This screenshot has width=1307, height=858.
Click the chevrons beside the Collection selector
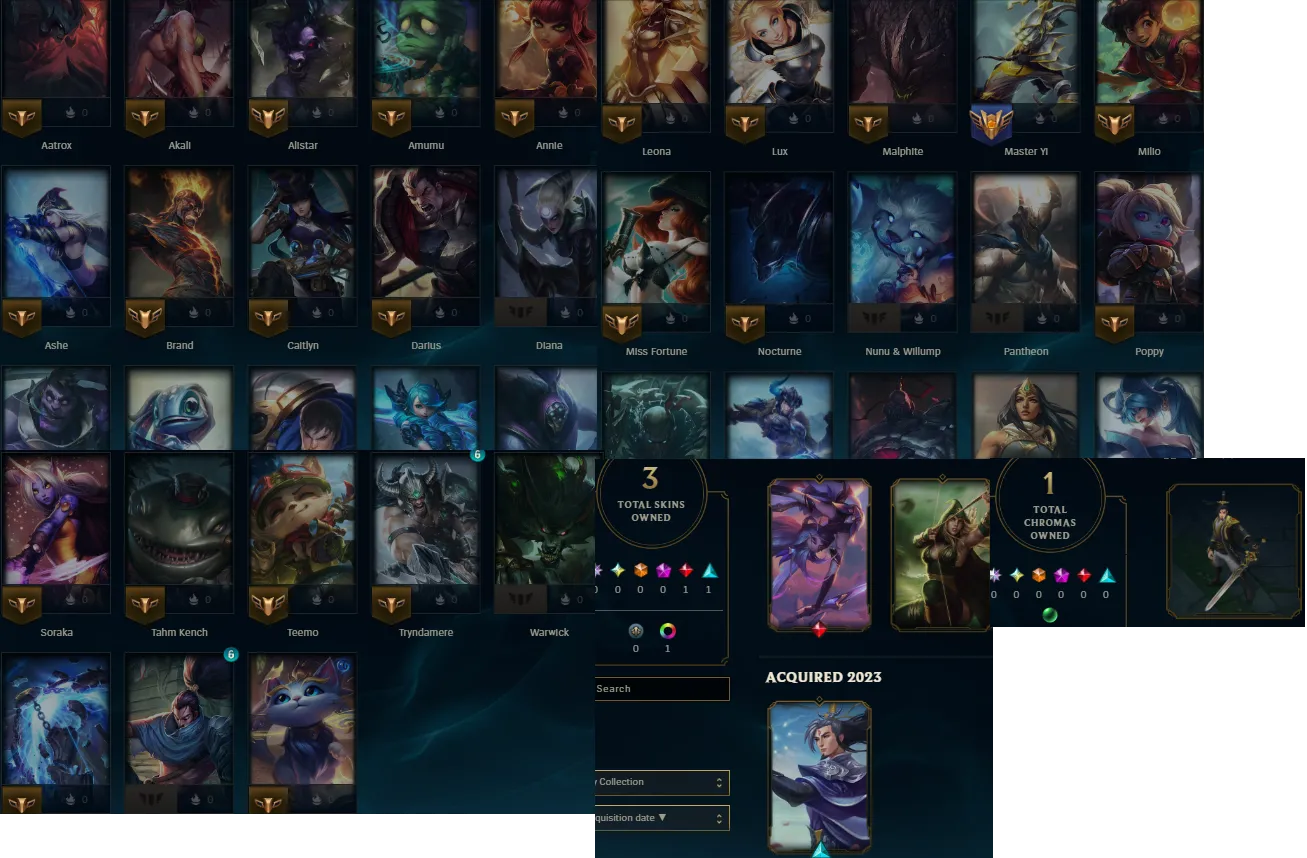(x=718, y=782)
